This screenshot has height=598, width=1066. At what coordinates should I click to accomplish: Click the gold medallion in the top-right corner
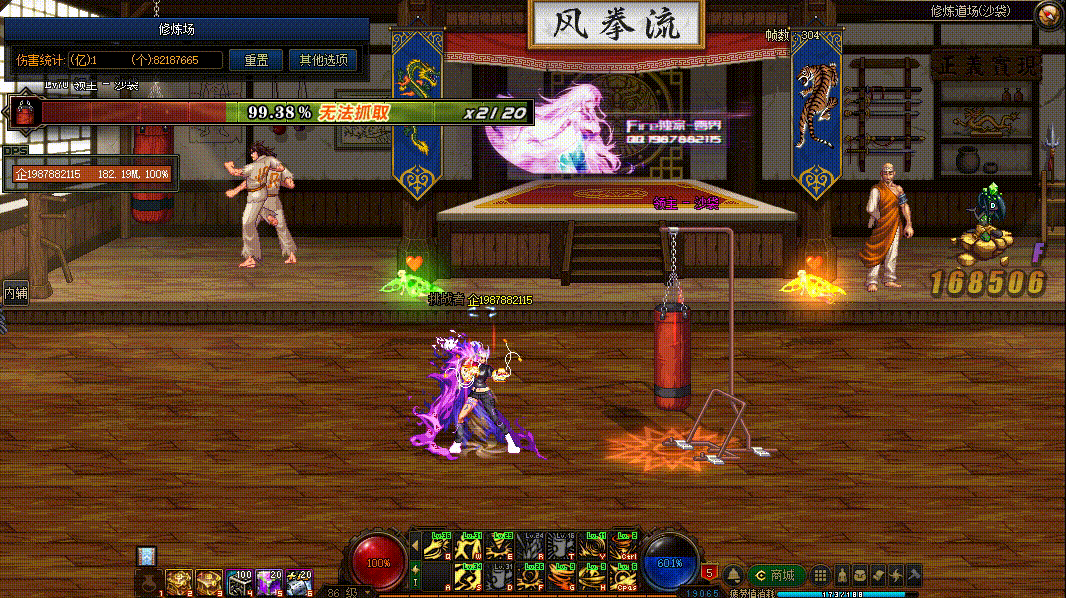(1049, 14)
